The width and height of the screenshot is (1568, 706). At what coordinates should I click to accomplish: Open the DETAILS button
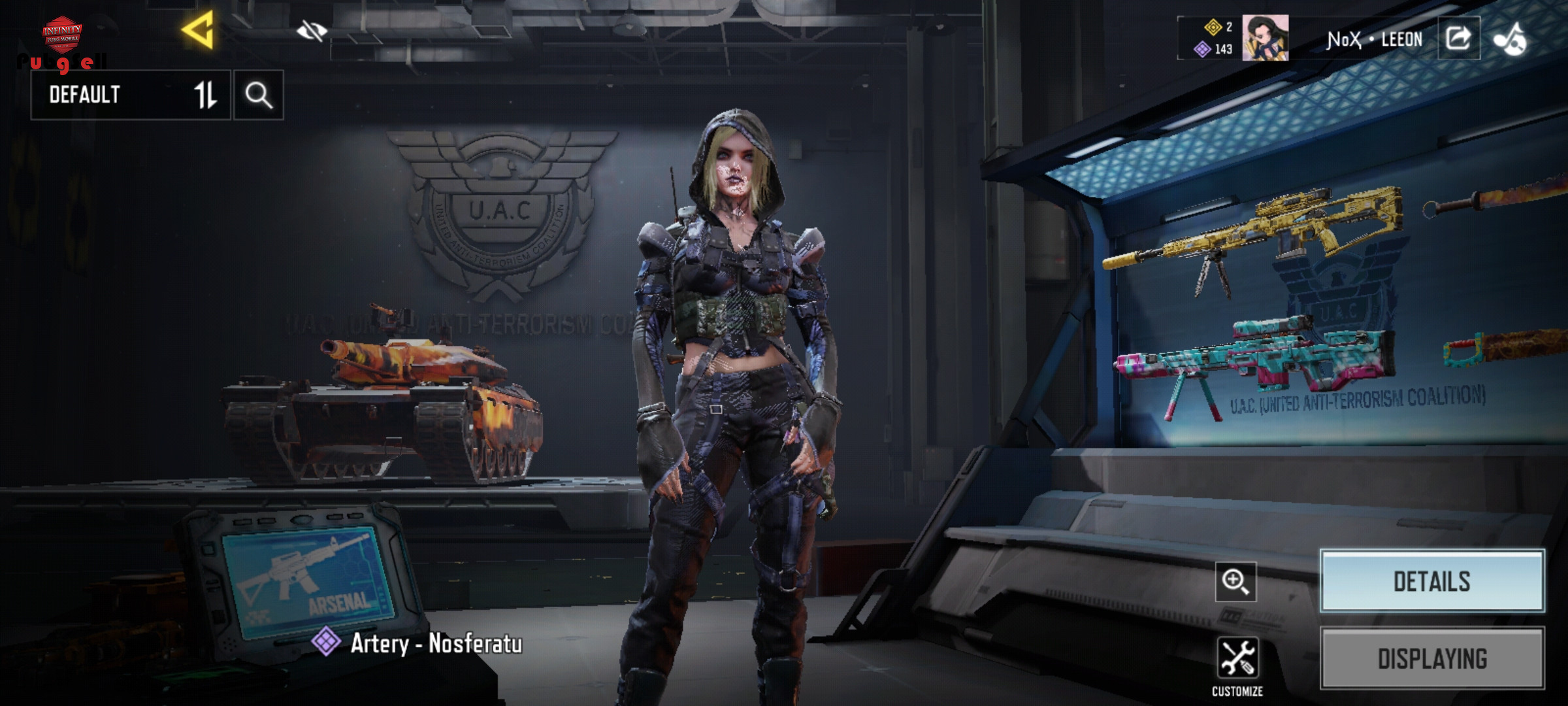coord(1432,581)
